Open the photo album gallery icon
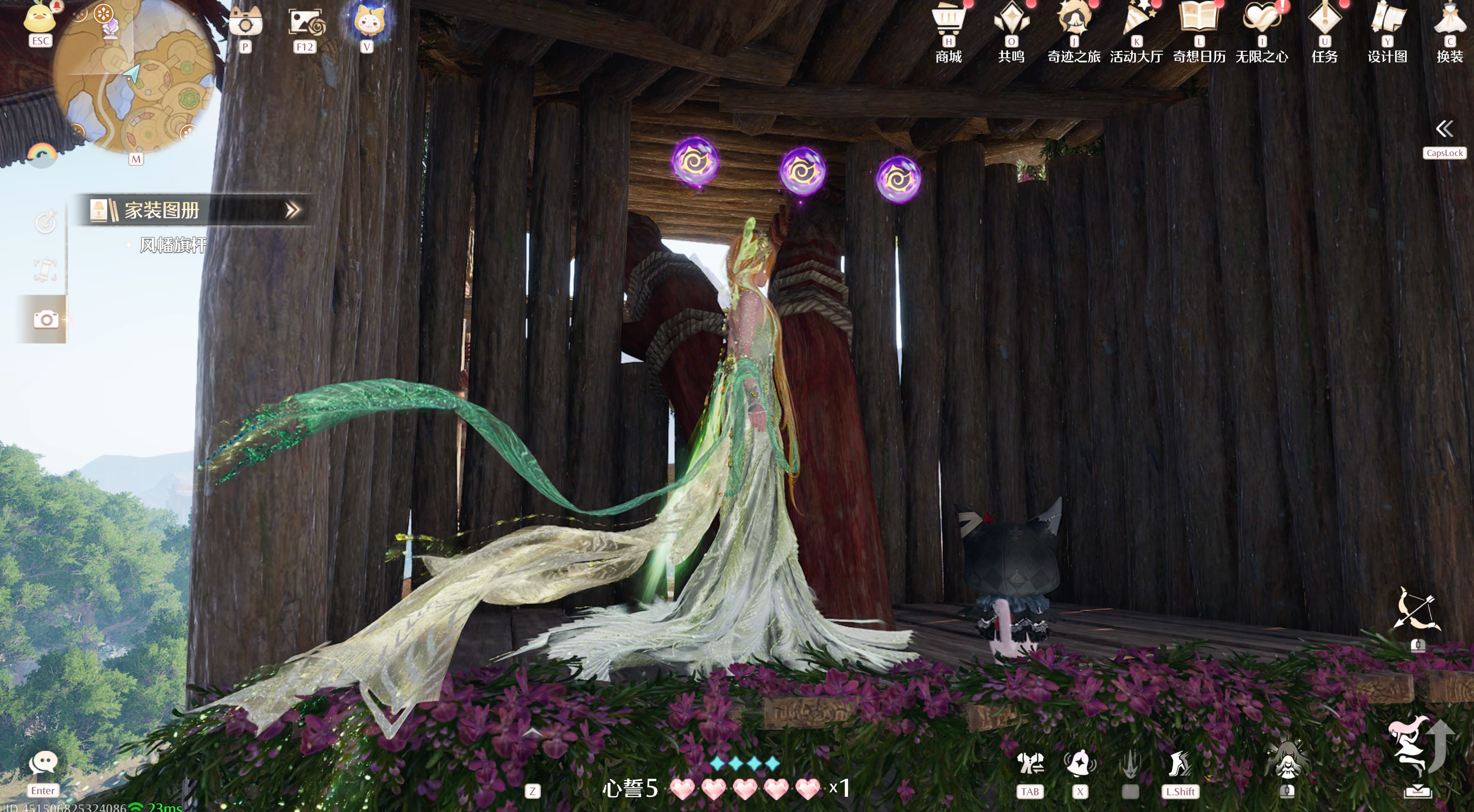Viewport: 1474px width, 812px height. click(305, 23)
